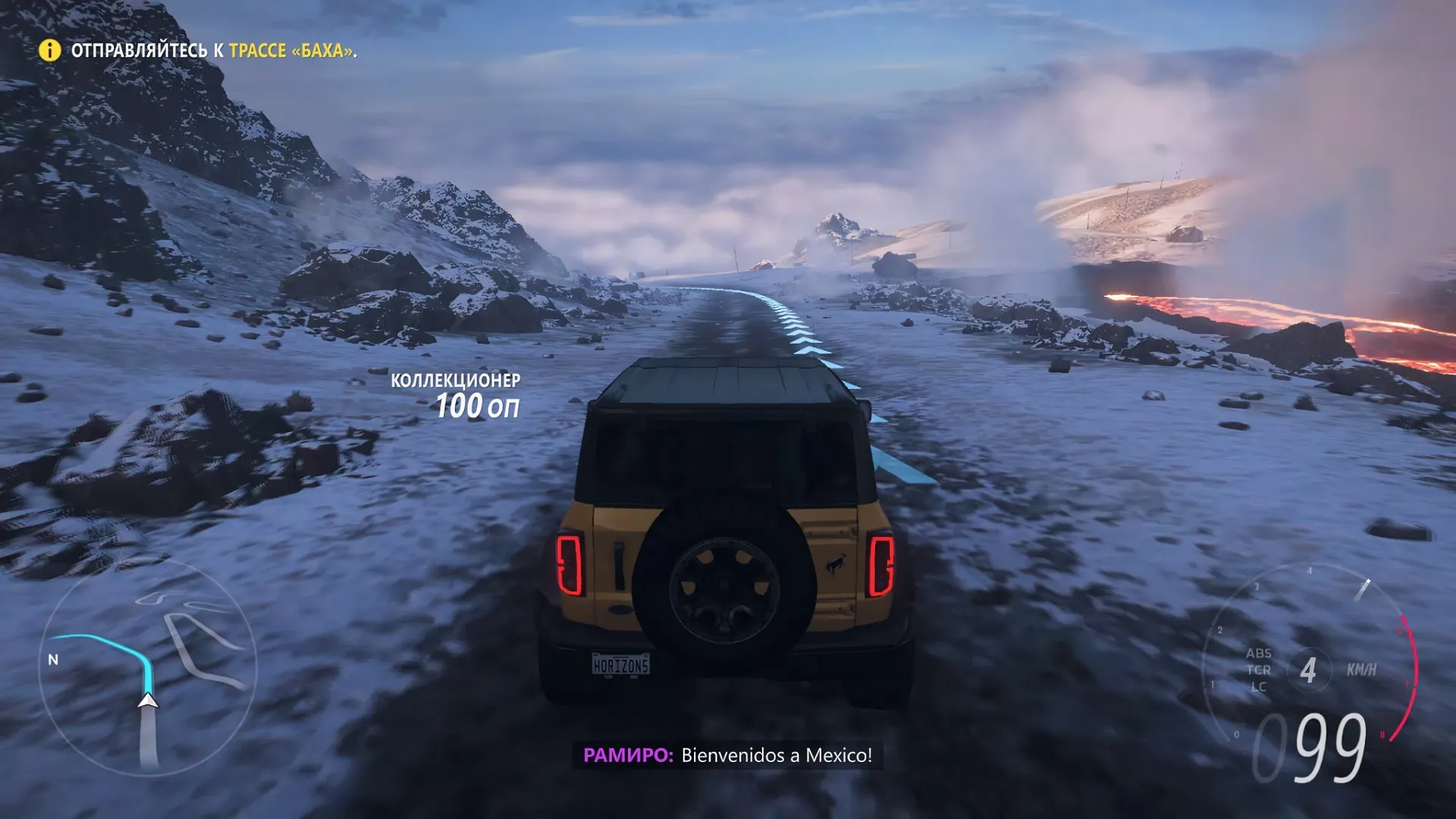Click the yellow info icon beside the objective
Screen dimensions: 1456x819
50,50
